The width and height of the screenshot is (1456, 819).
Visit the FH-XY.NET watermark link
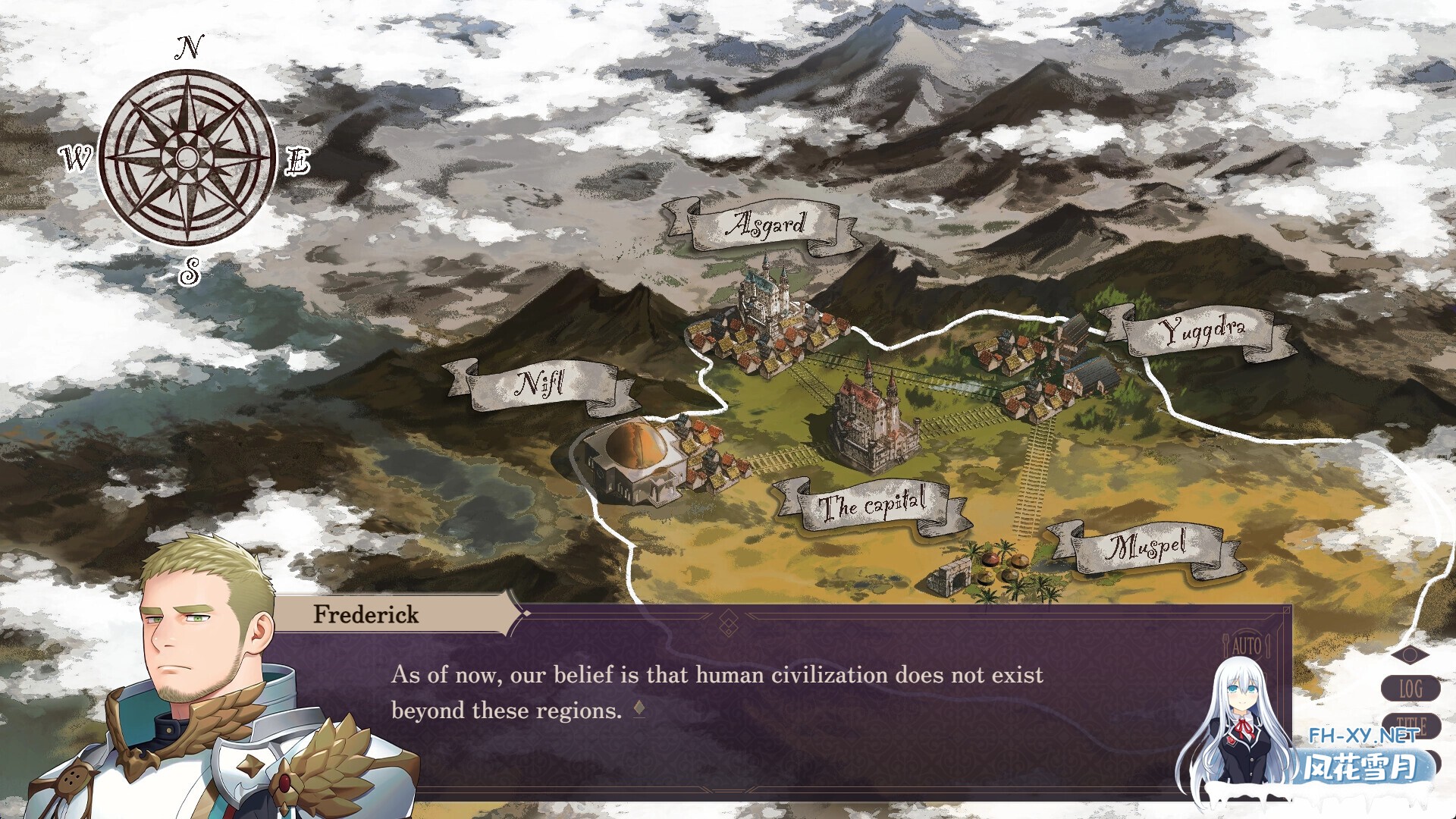coord(1363,736)
